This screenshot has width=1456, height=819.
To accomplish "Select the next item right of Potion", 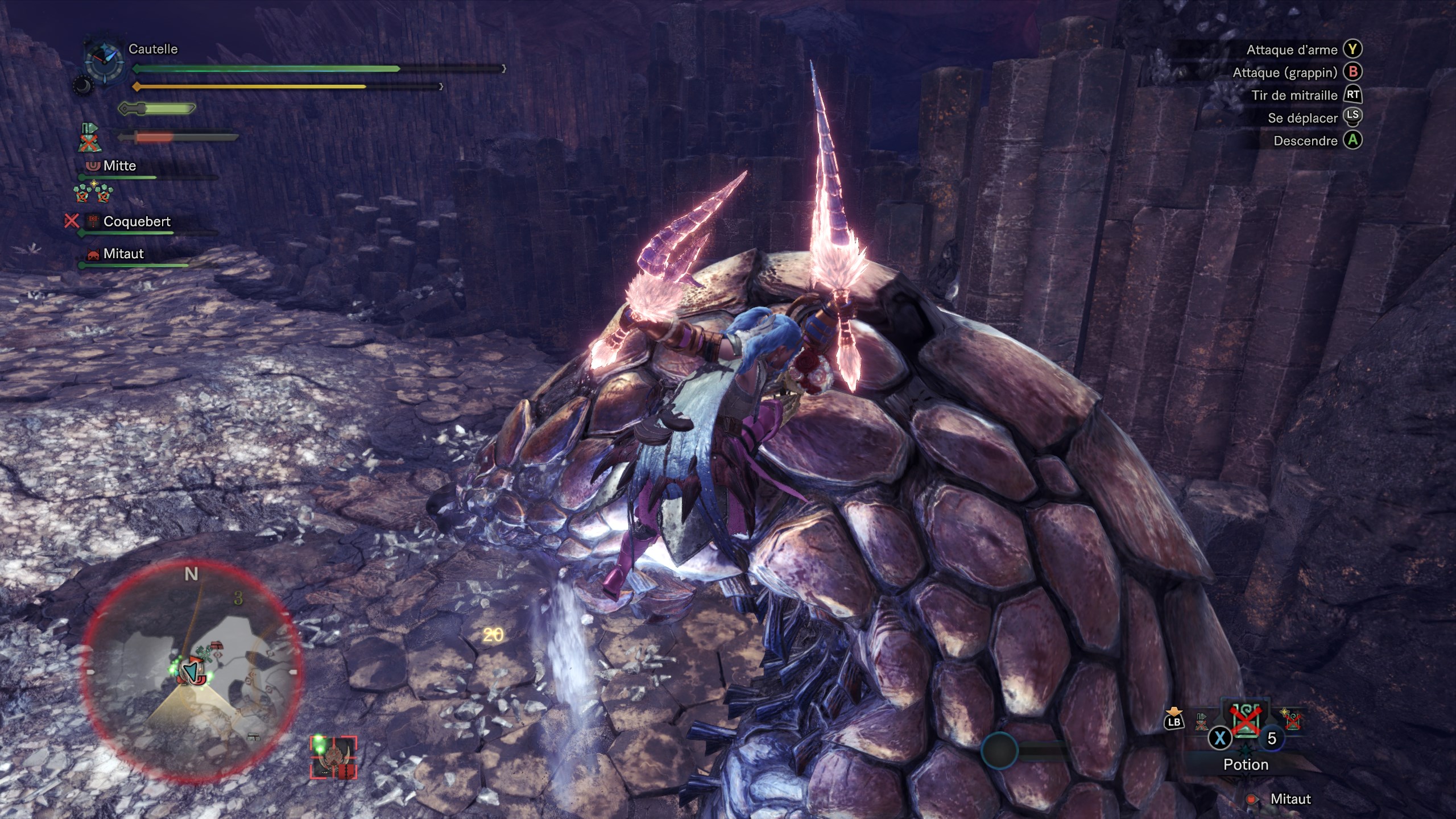I will pos(1292,719).
